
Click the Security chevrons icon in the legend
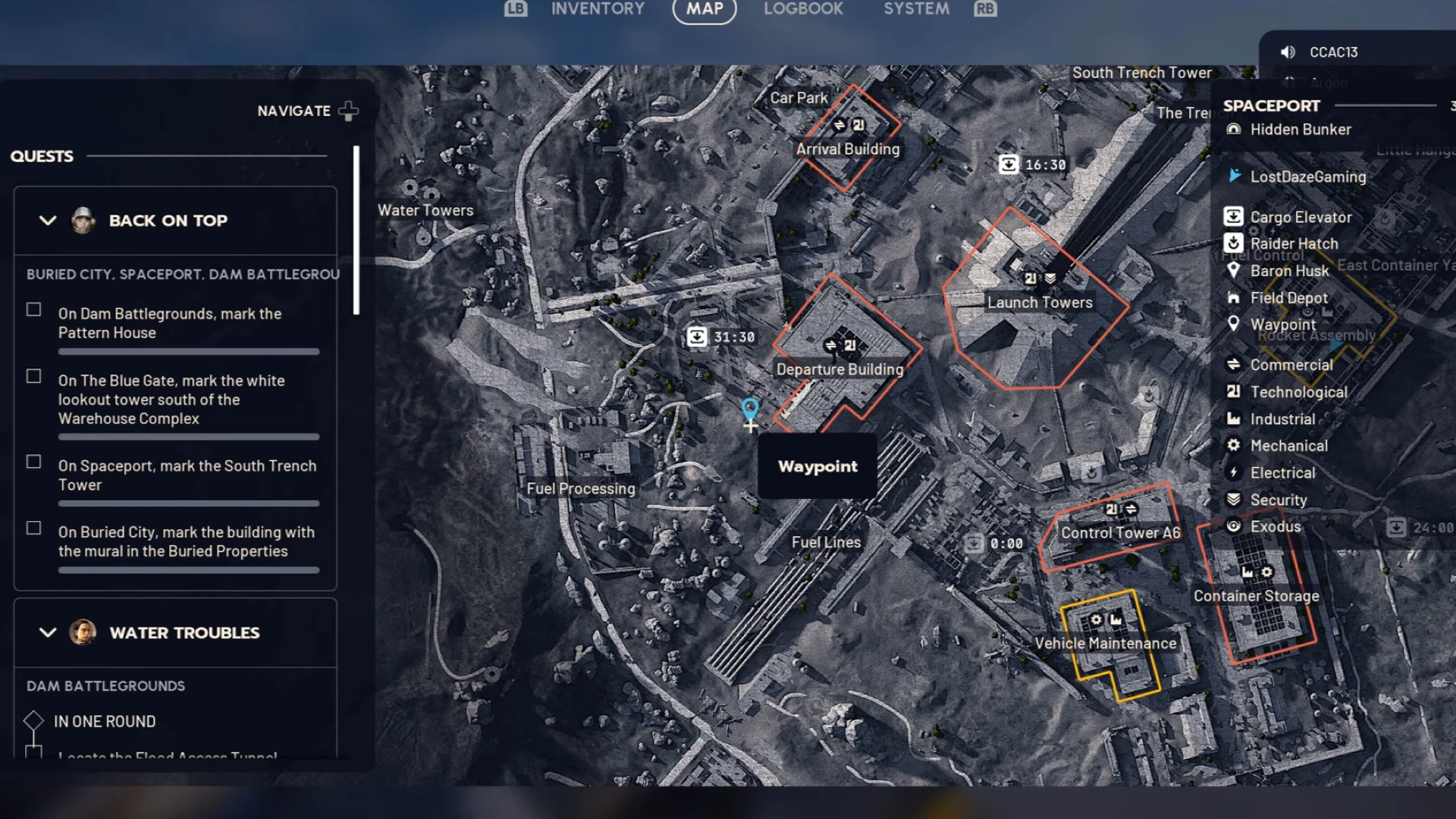pos(1235,499)
